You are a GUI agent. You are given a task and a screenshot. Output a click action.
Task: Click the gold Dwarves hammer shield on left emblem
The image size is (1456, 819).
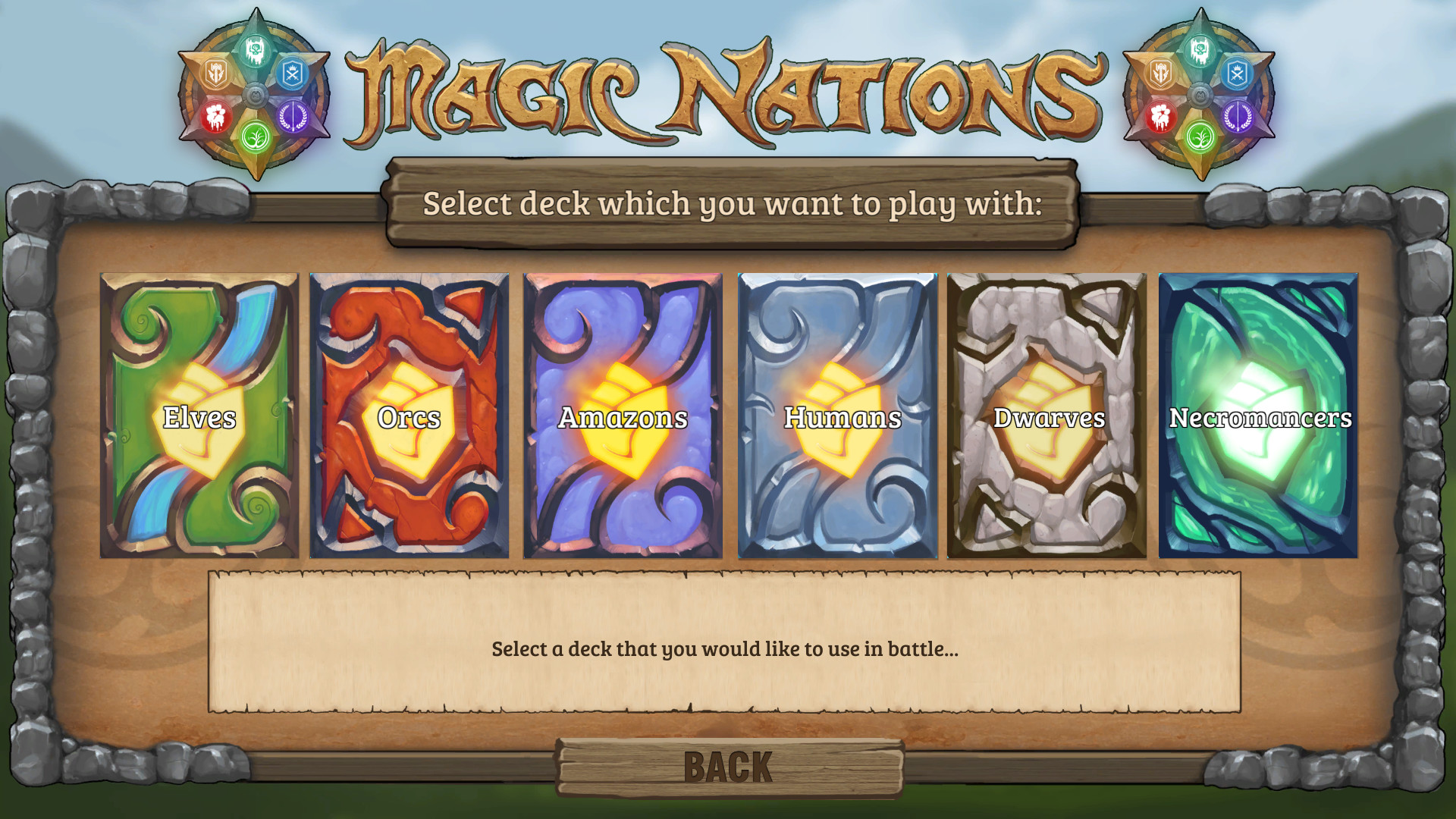pos(216,73)
